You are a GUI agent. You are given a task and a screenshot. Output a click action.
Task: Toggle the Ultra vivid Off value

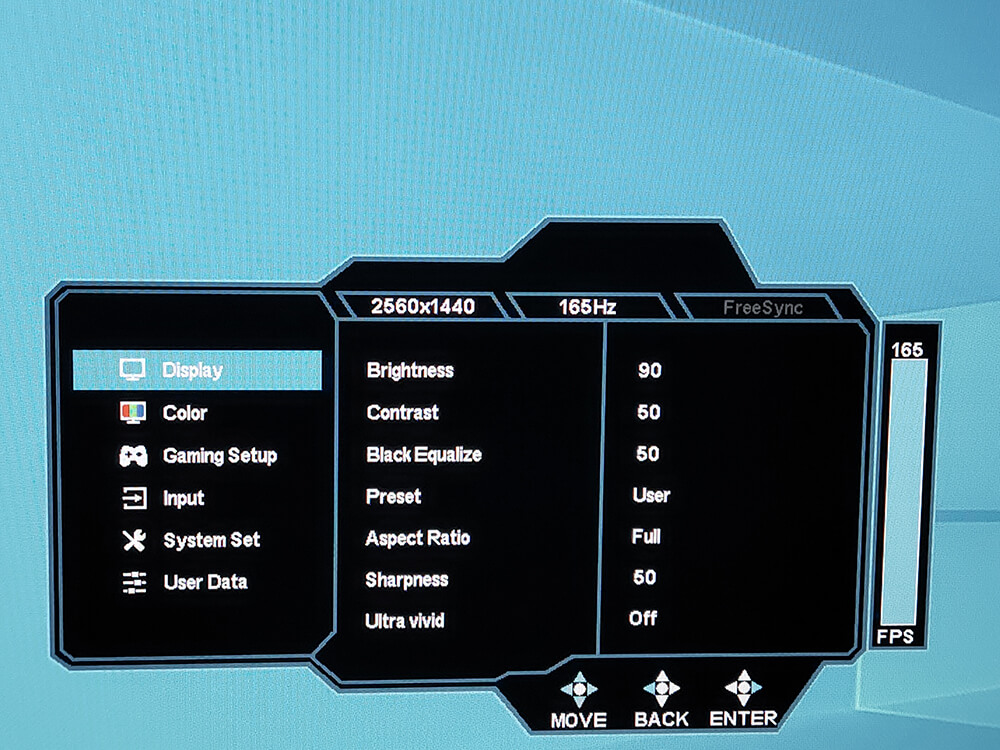point(643,618)
